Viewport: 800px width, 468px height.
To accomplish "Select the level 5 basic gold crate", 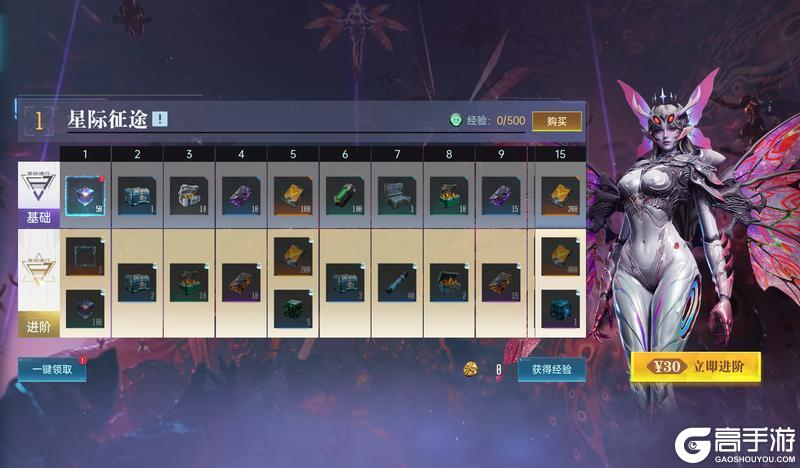I will (292, 194).
